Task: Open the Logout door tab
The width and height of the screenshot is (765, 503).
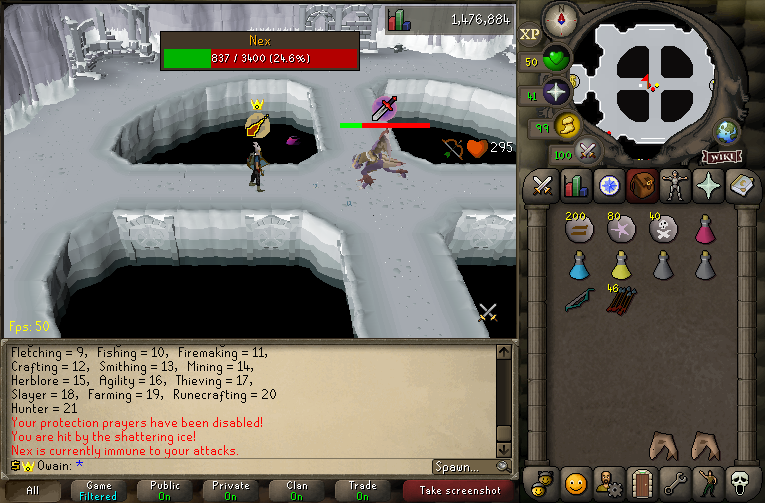Action: pos(640,481)
